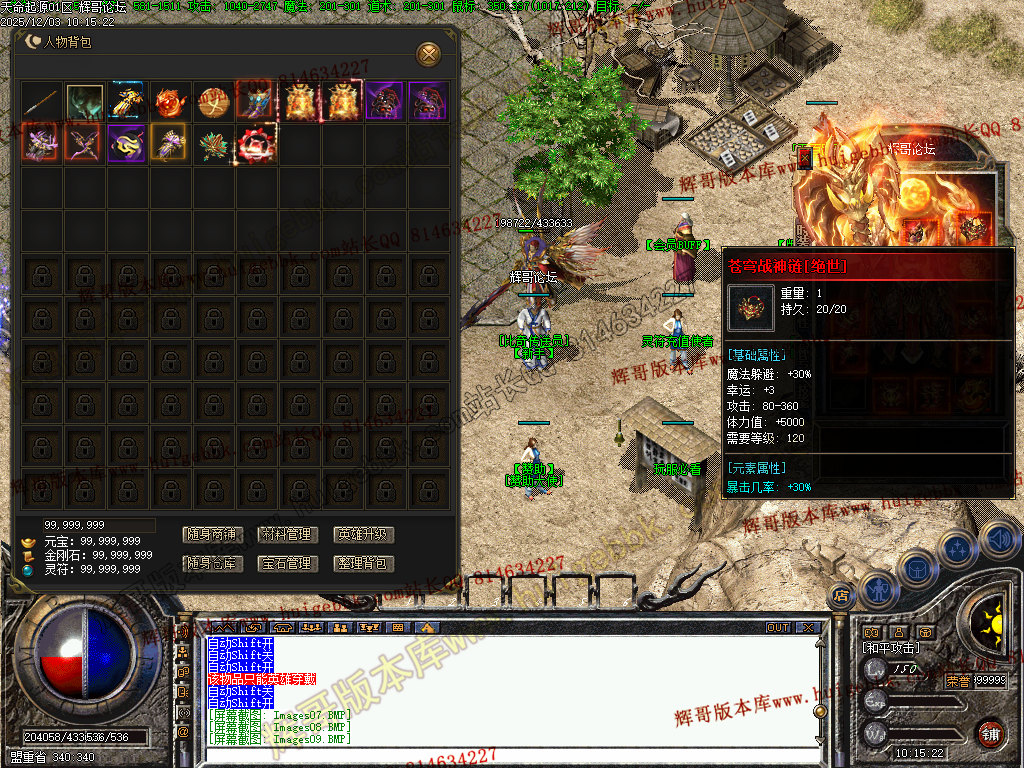This screenshot has height=768, width=1024.
Task: Close the 人物背包 inventory window
Action: click(x=428, y=53)
